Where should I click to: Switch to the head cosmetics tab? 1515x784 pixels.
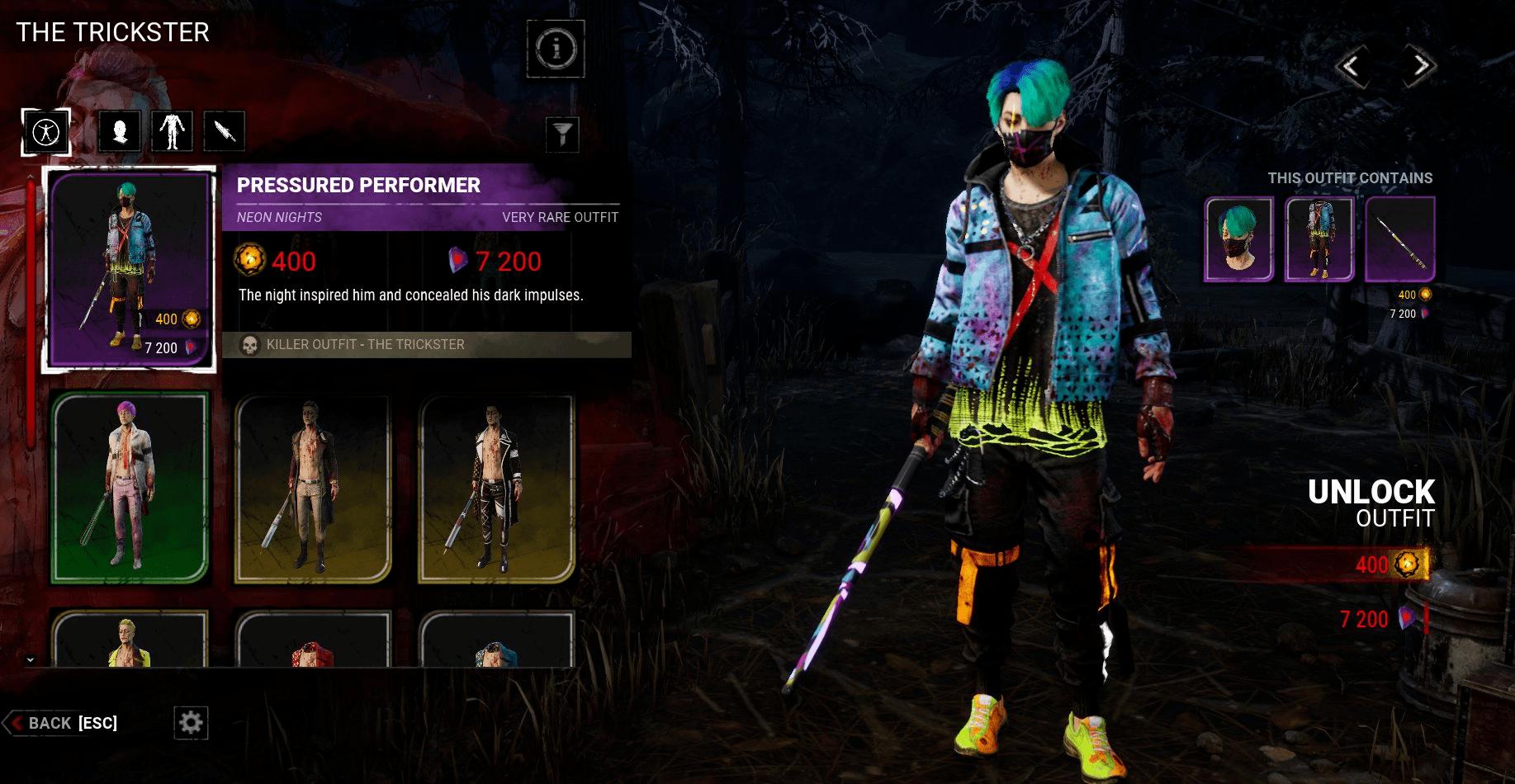pos(119,131)
